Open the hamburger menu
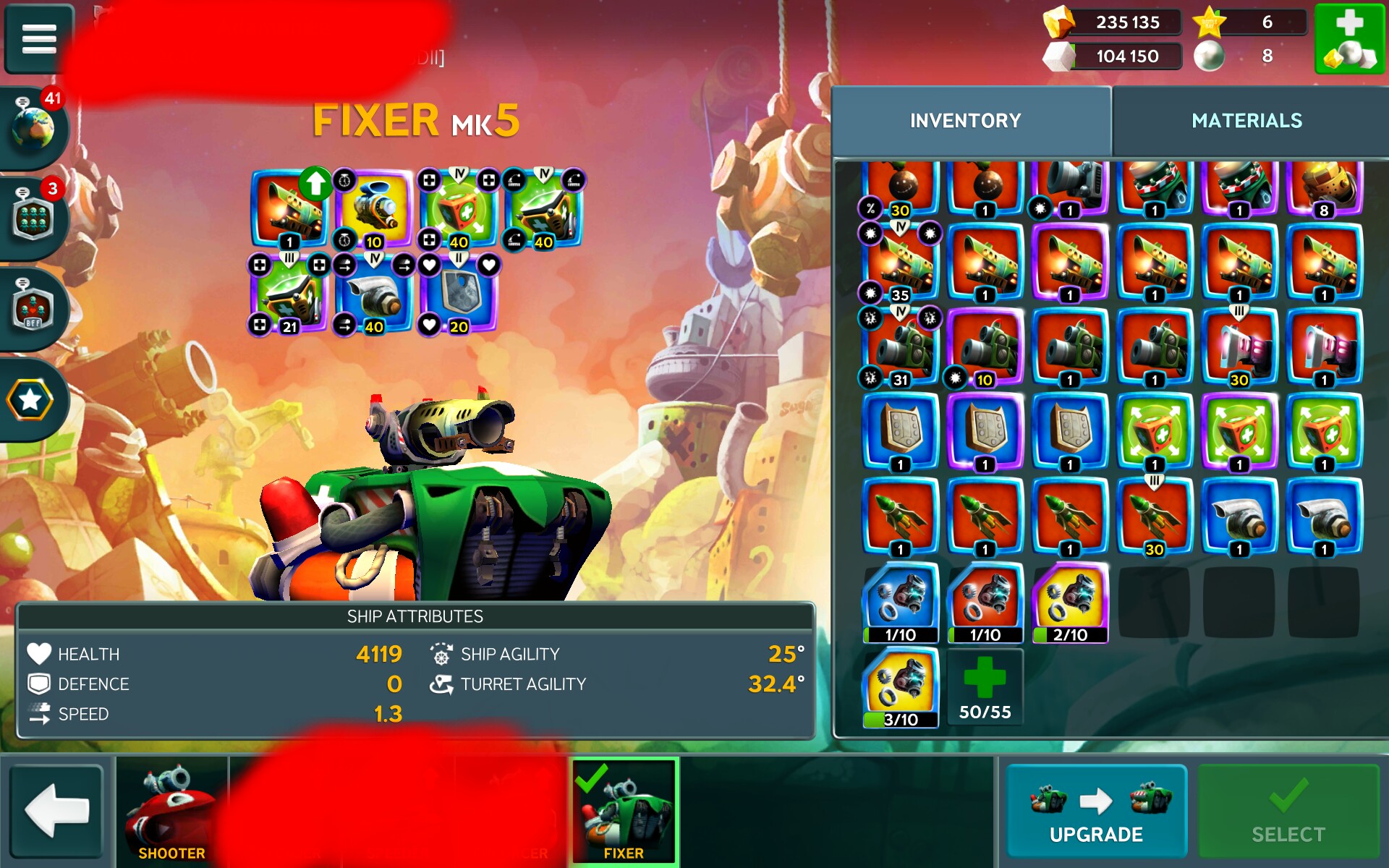The image size is (1389, 868). pyautogui.click(x=39, y=39)
